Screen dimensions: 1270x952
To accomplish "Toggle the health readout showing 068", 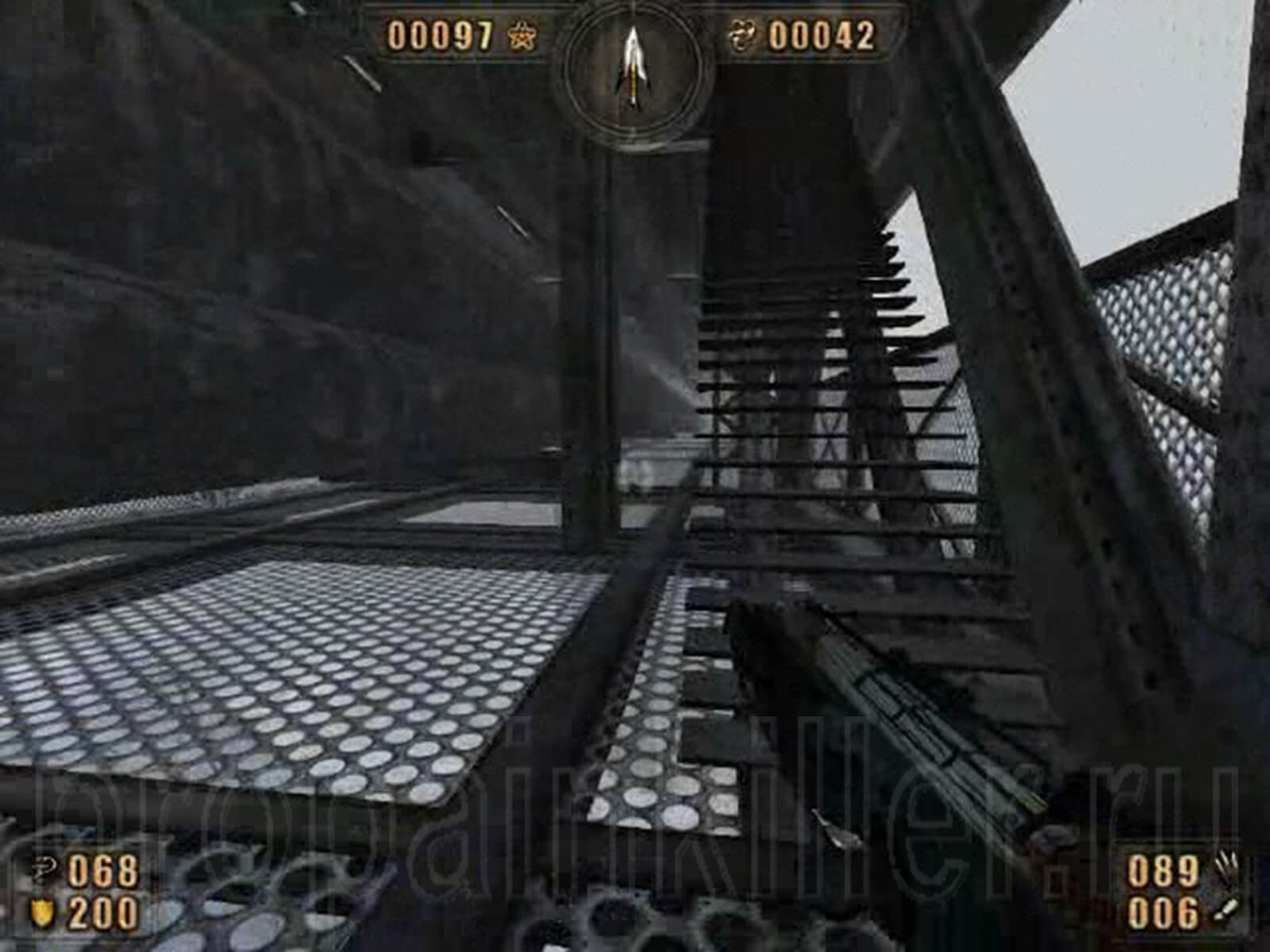I will point(102,870).
